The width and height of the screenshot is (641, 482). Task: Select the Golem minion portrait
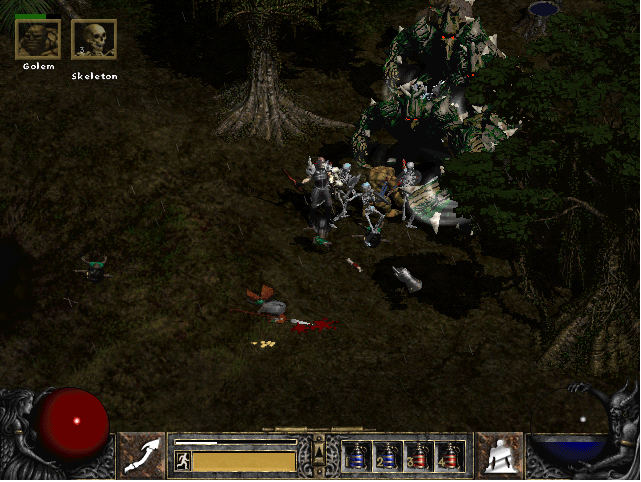pyautogui.click(x=38, y=40)
